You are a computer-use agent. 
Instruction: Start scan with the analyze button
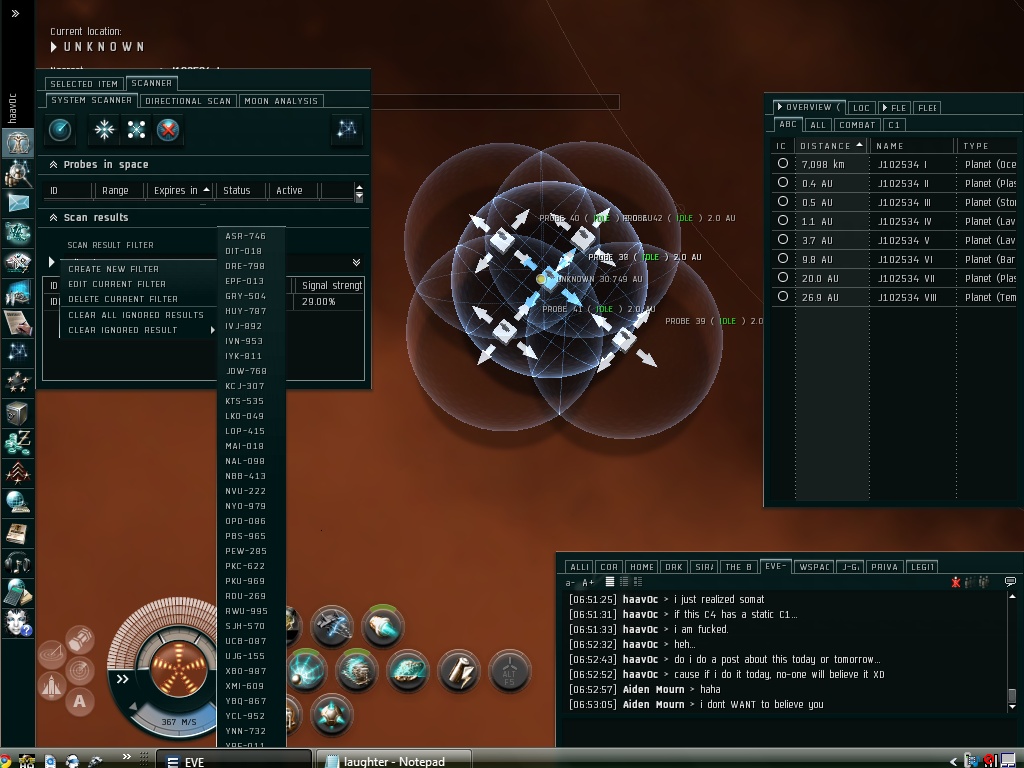tap(60, 130)
